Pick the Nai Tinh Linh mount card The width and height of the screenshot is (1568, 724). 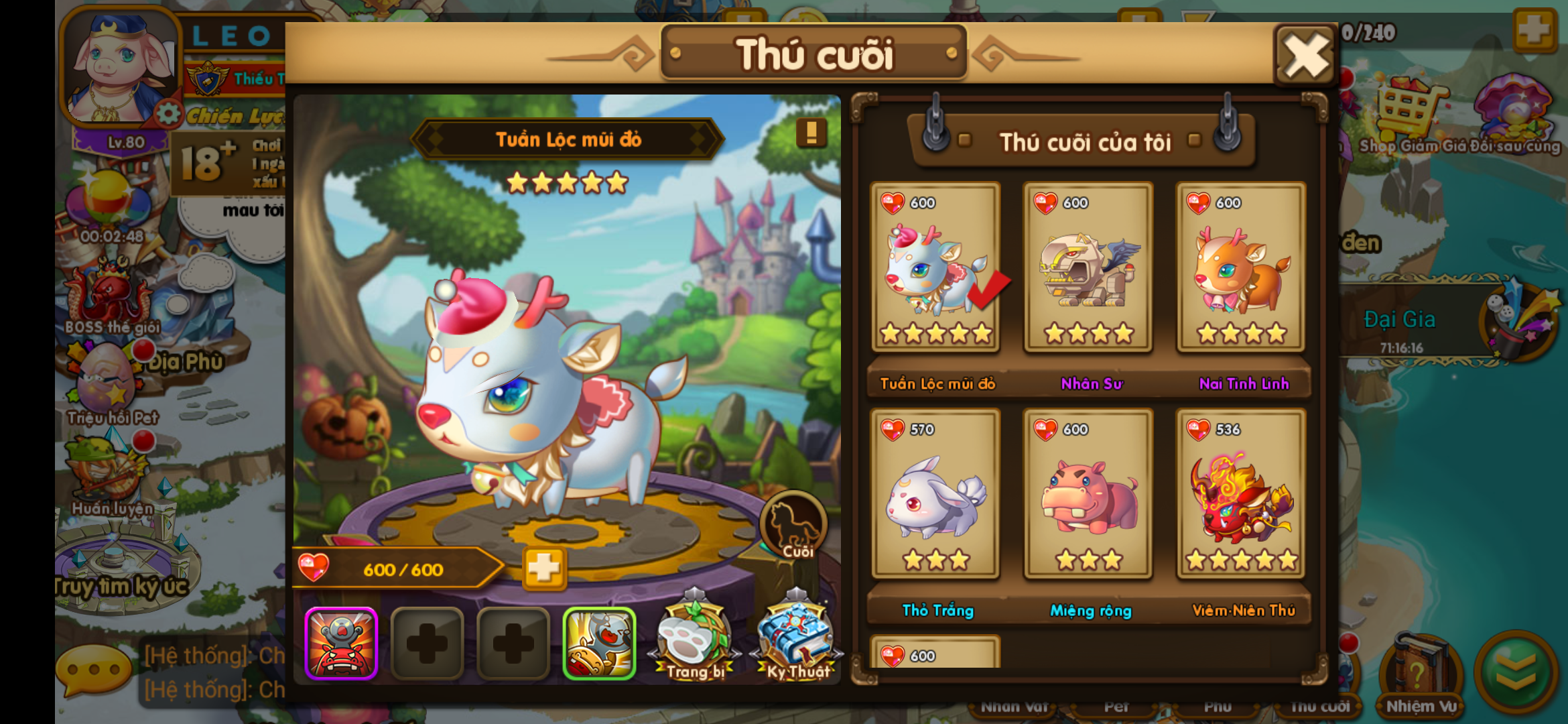click(x=1241, y=268)
